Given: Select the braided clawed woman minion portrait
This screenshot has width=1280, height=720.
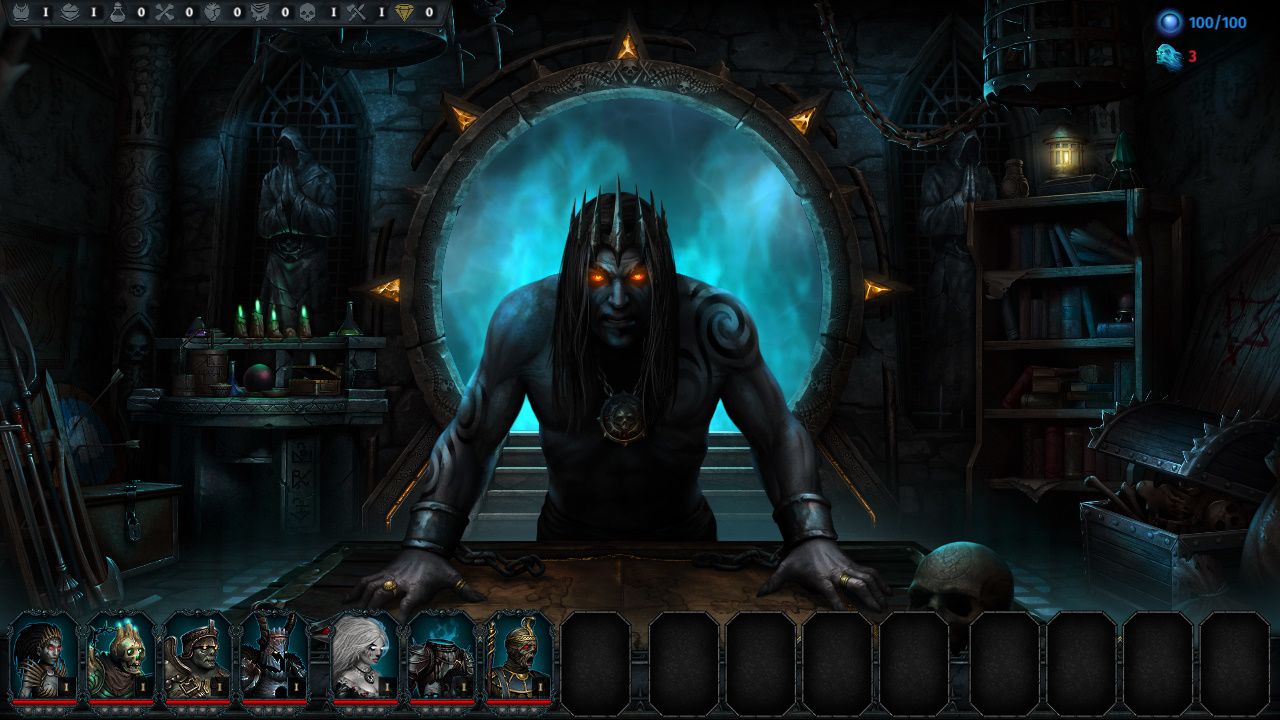Looking at the screenshot, I should pyautogui.click(x=44, y=656).
